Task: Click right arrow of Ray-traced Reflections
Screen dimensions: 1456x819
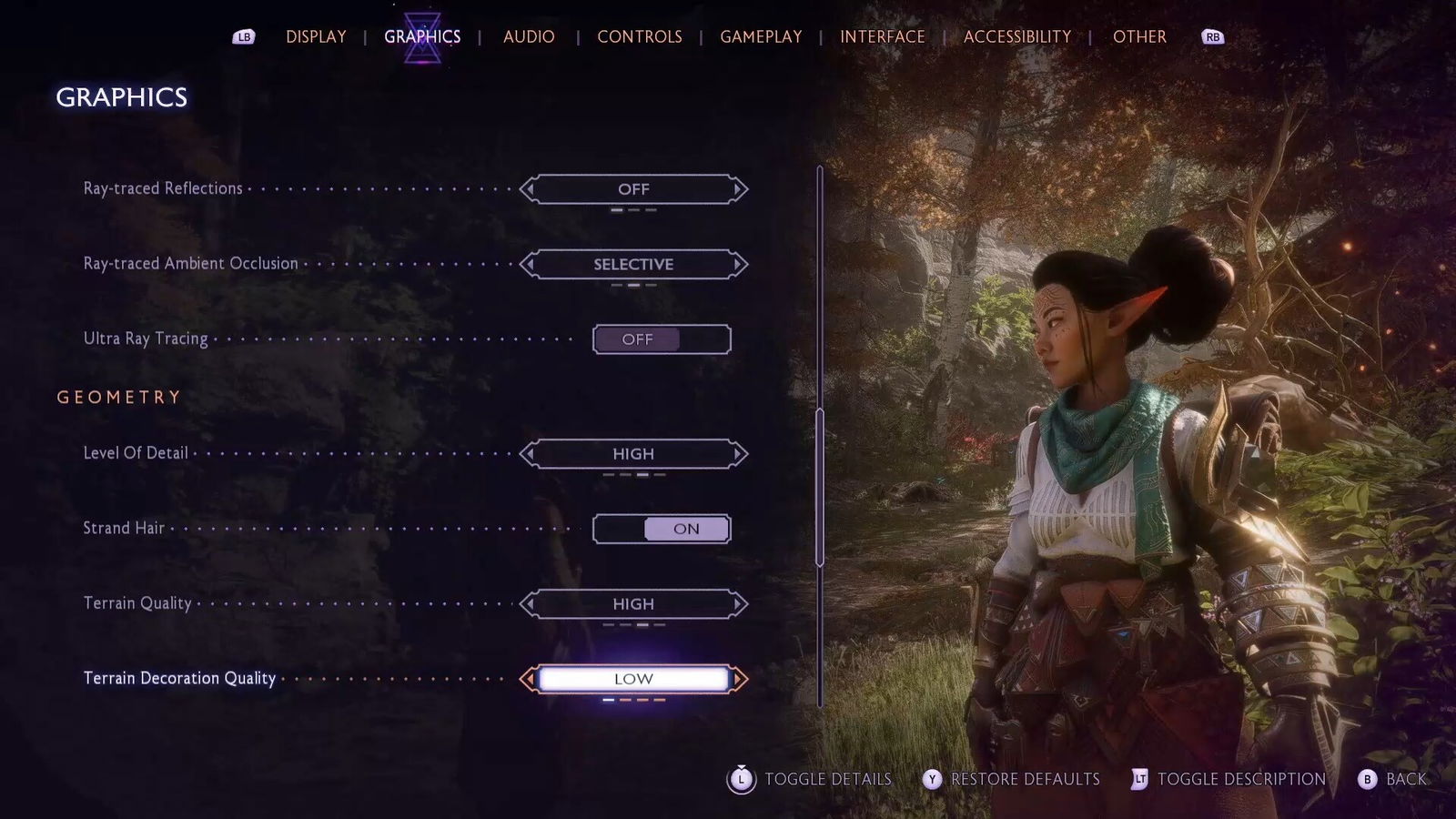Action: [739, 189]
